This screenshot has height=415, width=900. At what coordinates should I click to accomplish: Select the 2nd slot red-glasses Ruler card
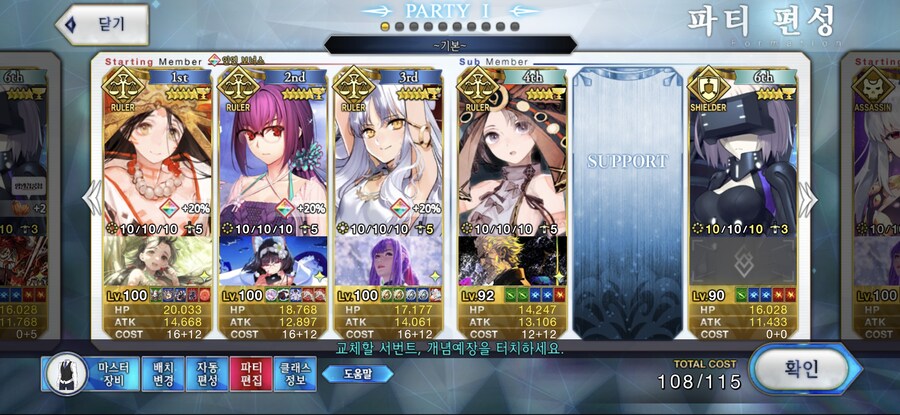(272, 150)
